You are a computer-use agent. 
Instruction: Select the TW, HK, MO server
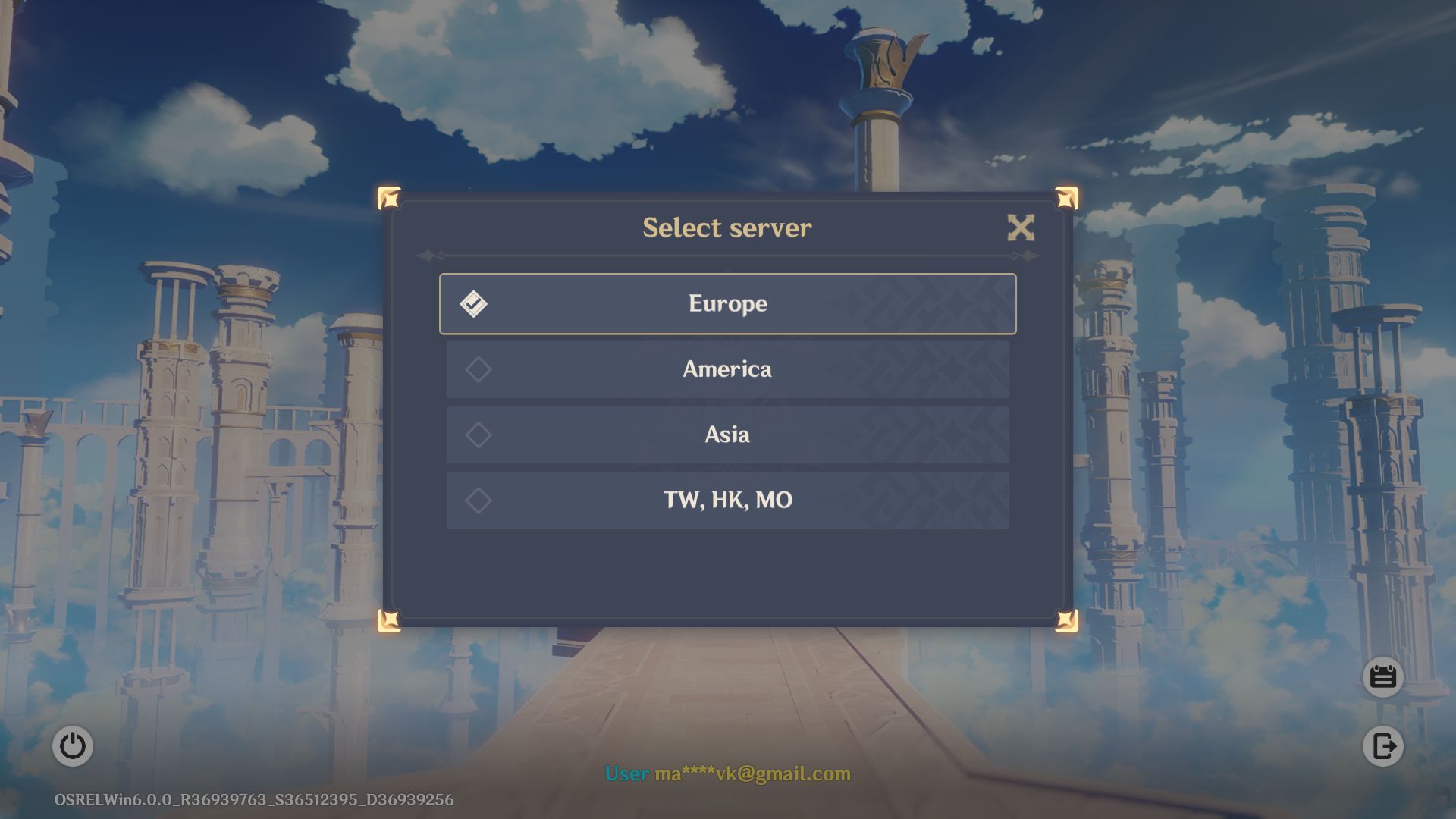tap(727, 500)
